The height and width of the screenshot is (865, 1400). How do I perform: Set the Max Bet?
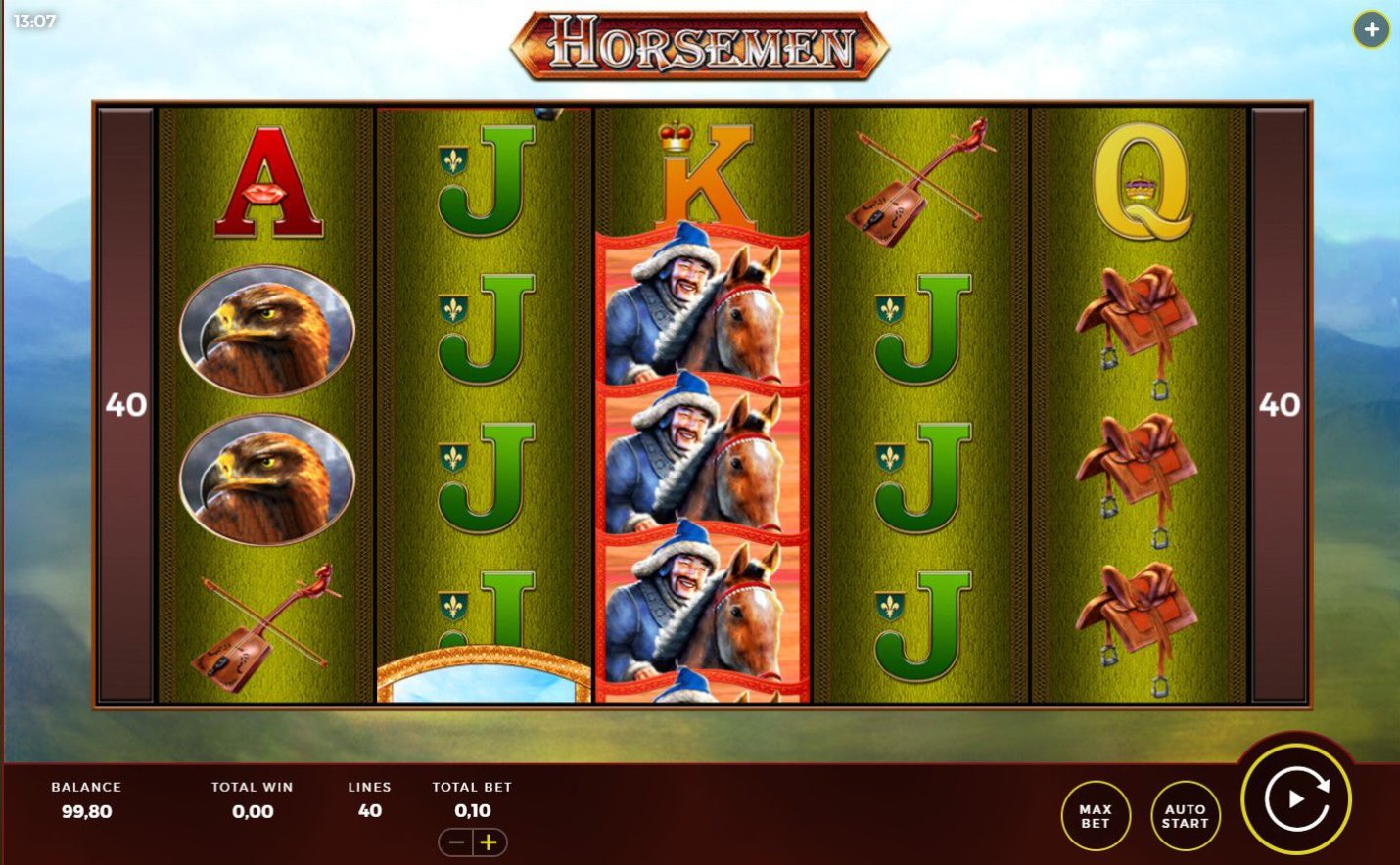pyautogui.click(x=1096, y=816)
